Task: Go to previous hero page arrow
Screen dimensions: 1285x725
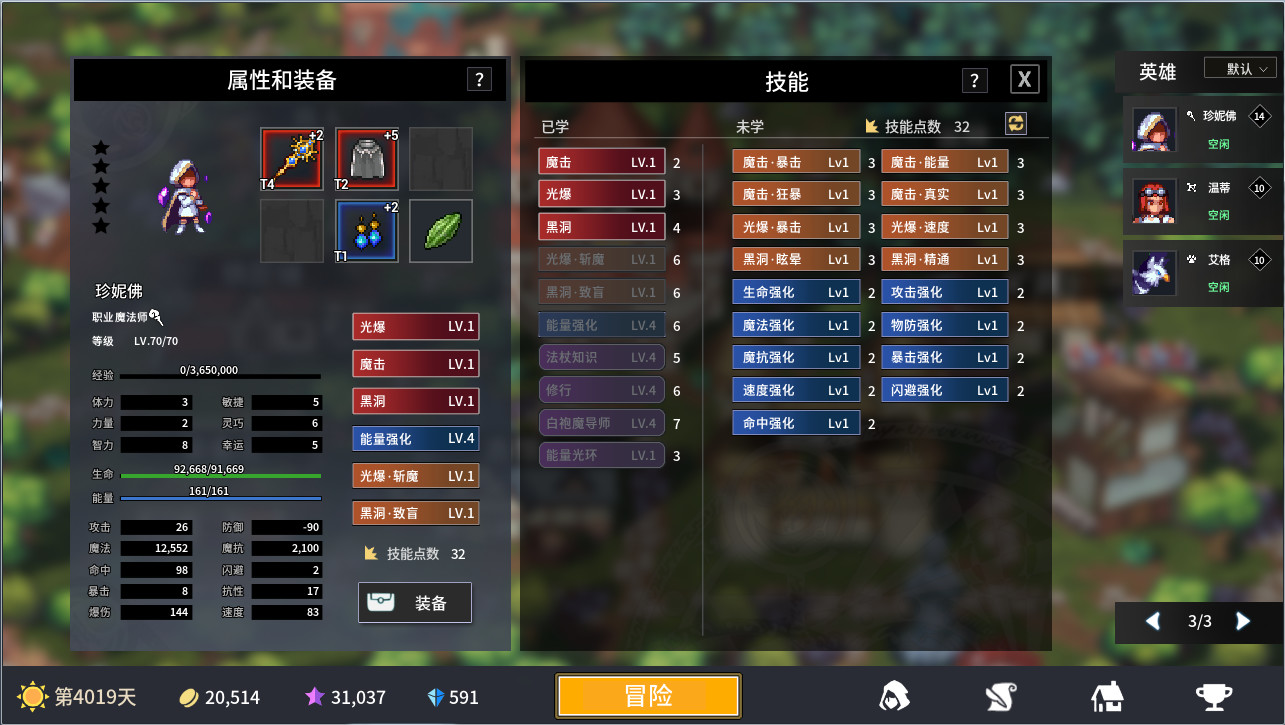Action: pyautogui.click(x=1151, y=622)
